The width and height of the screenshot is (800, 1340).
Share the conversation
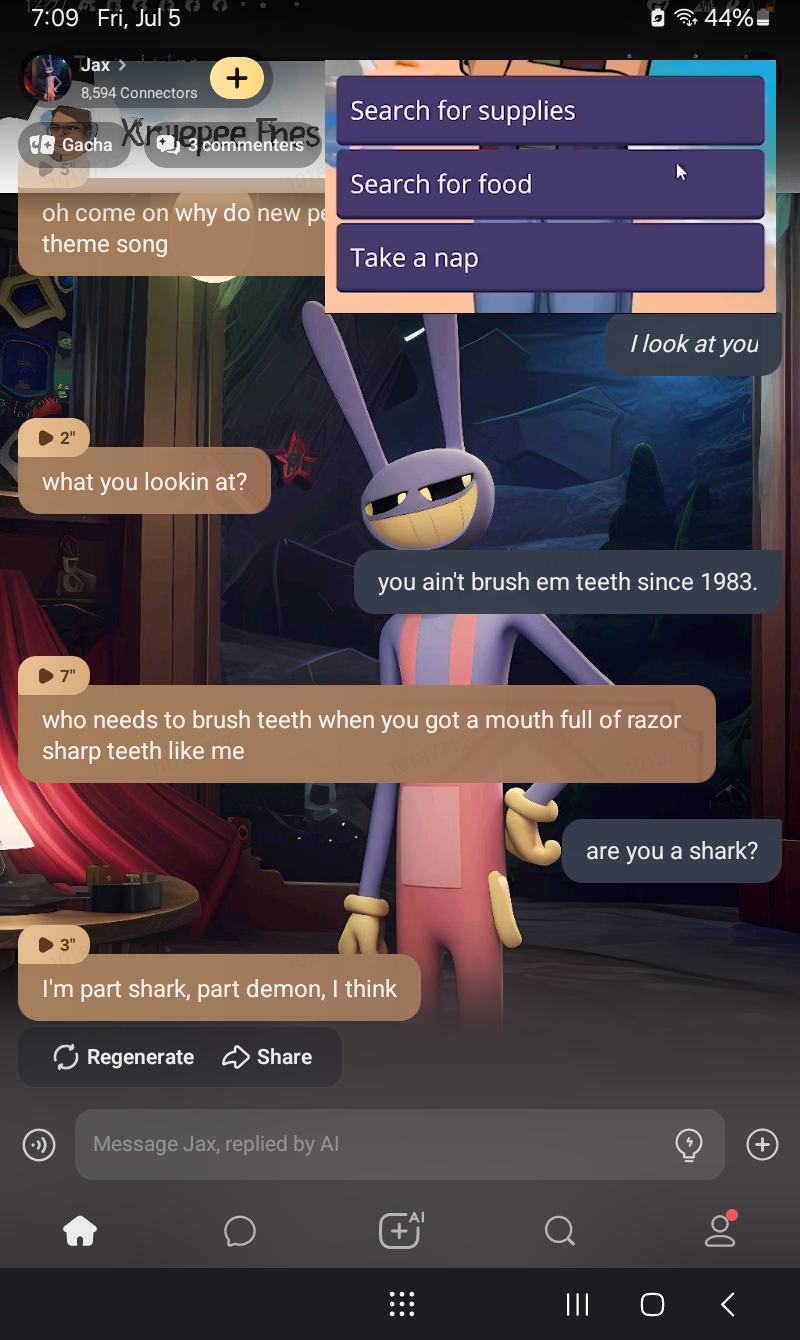tap(267, 1057)
